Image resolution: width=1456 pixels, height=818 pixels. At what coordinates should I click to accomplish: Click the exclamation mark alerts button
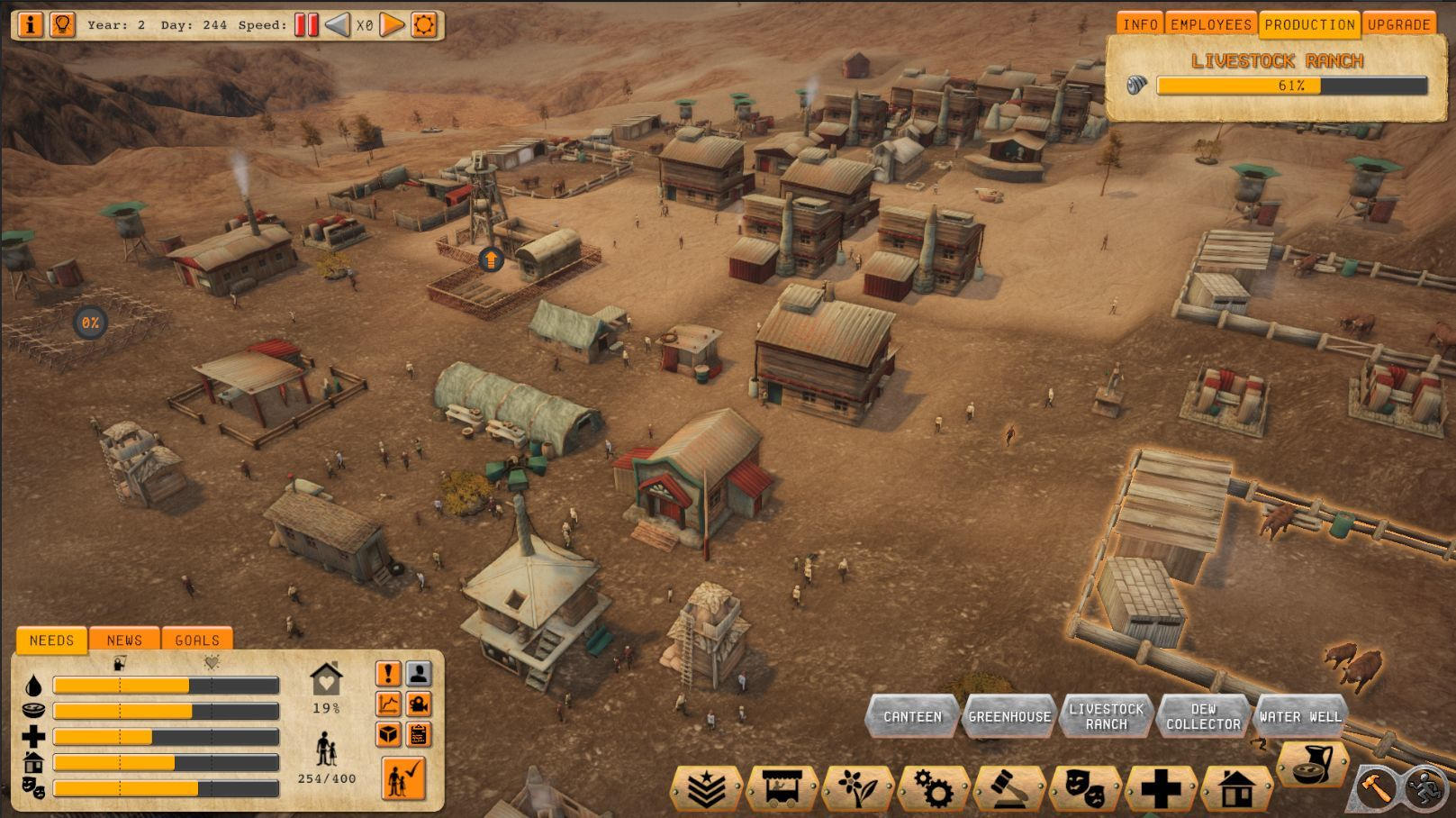point(388,674)
